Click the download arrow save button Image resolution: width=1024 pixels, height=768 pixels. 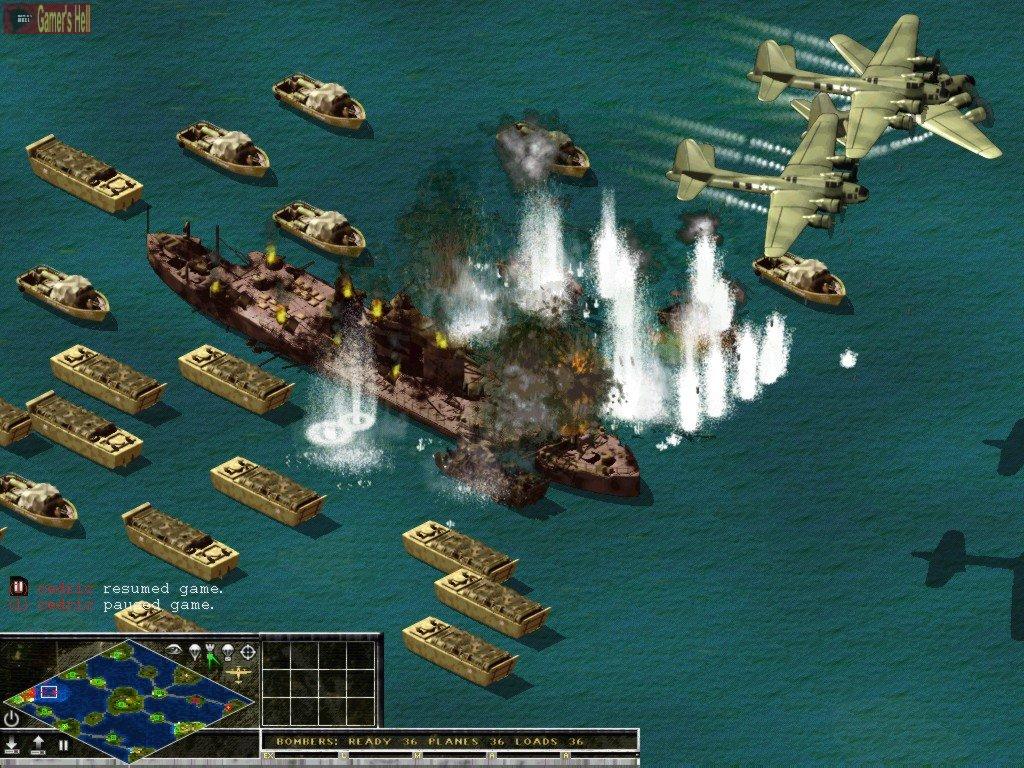pos(12,745)
